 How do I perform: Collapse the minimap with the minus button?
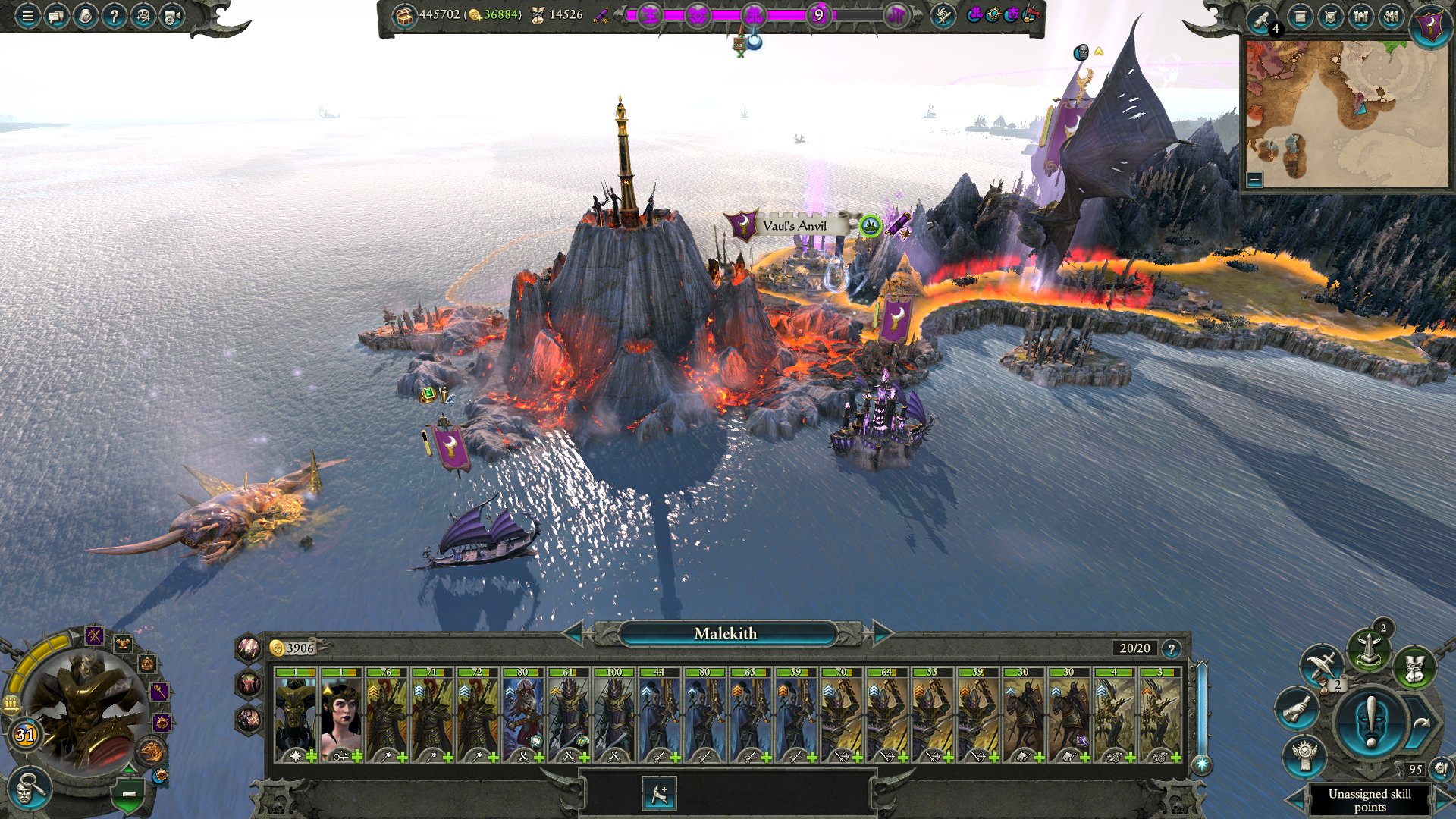1254,180
